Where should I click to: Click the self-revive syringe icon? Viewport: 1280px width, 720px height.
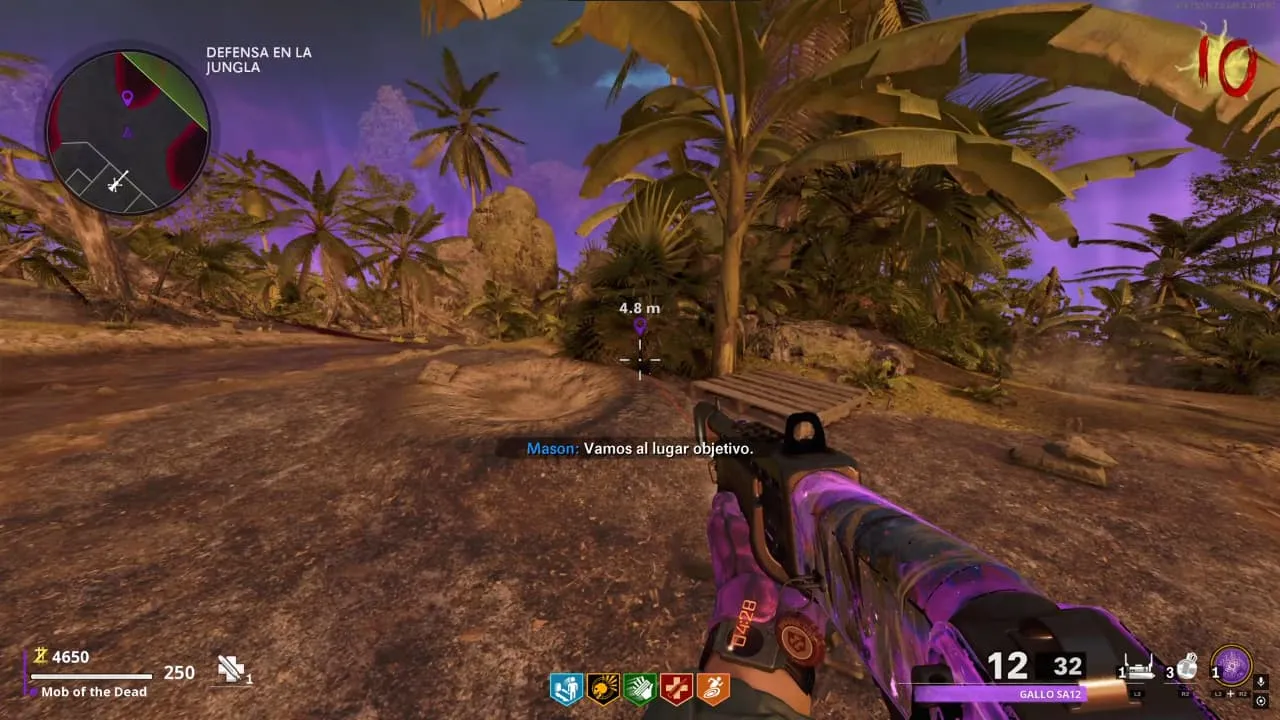tap(232, 669)
